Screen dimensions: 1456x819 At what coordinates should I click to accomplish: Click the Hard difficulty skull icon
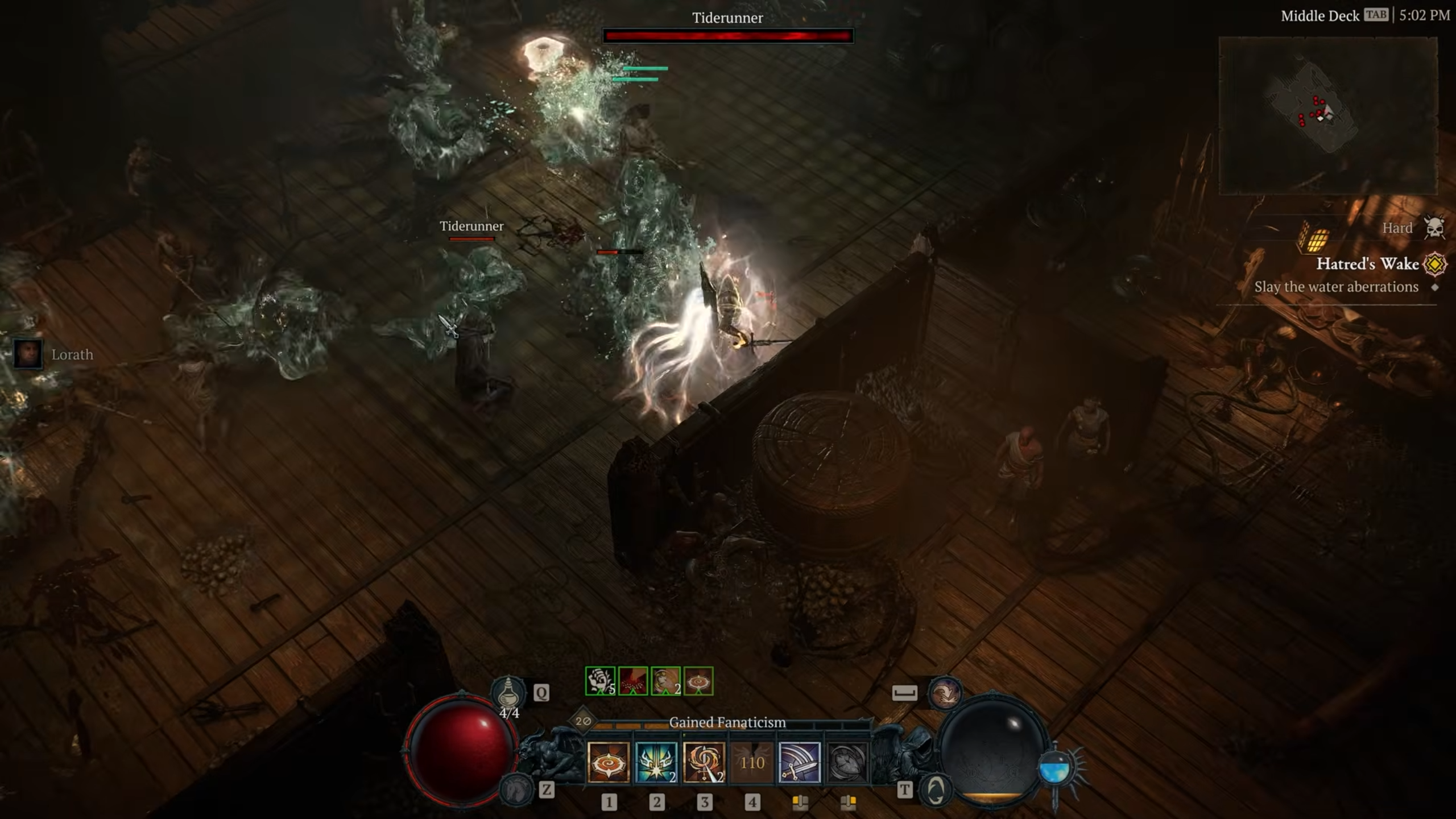tap(1434, 227)
